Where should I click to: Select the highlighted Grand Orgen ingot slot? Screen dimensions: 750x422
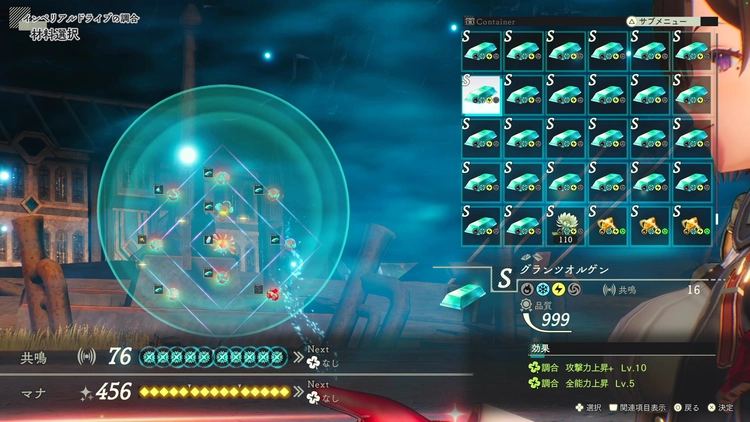480,92
